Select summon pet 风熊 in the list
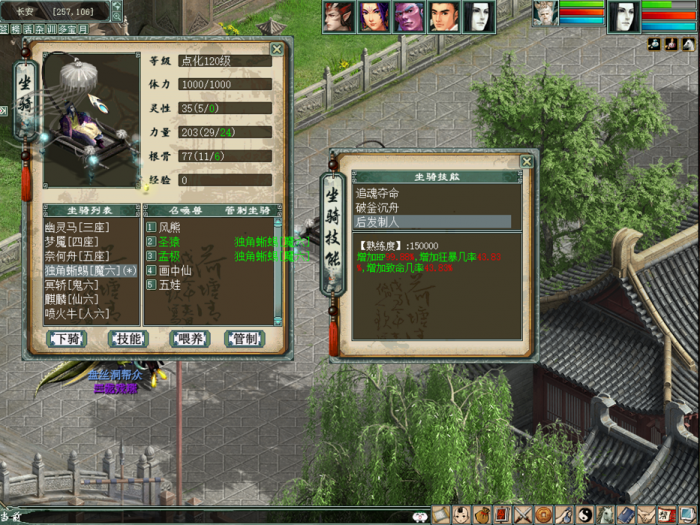The width and height of the screenshot is (700, 525). point(170,228)
